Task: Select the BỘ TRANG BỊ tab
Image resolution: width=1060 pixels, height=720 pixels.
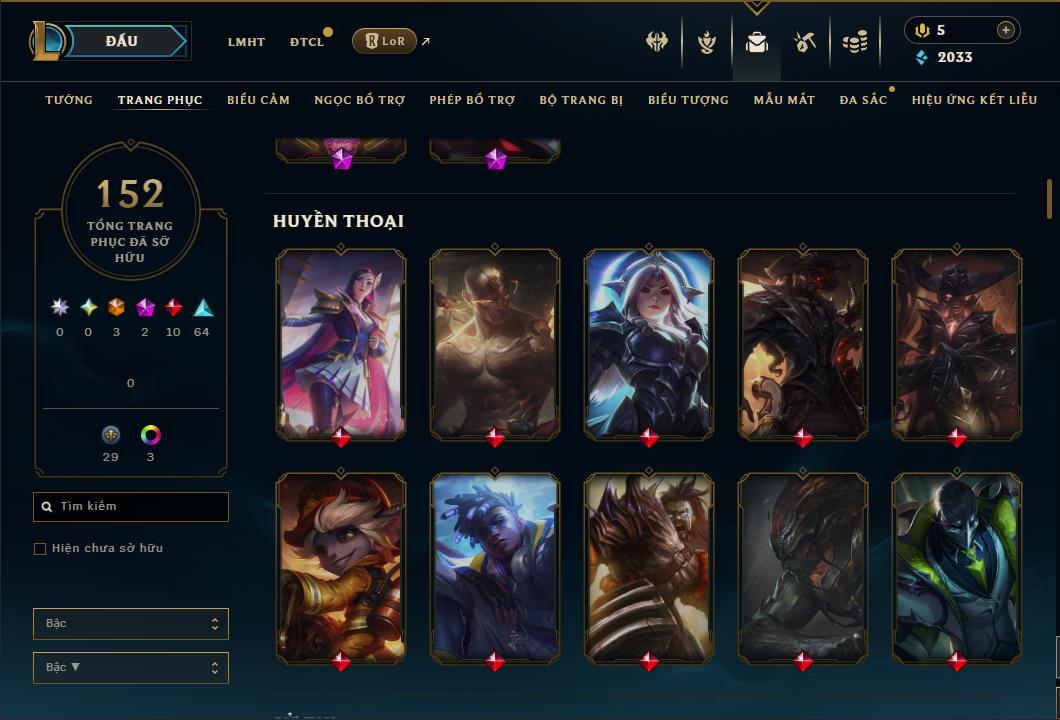Action: 581,100
